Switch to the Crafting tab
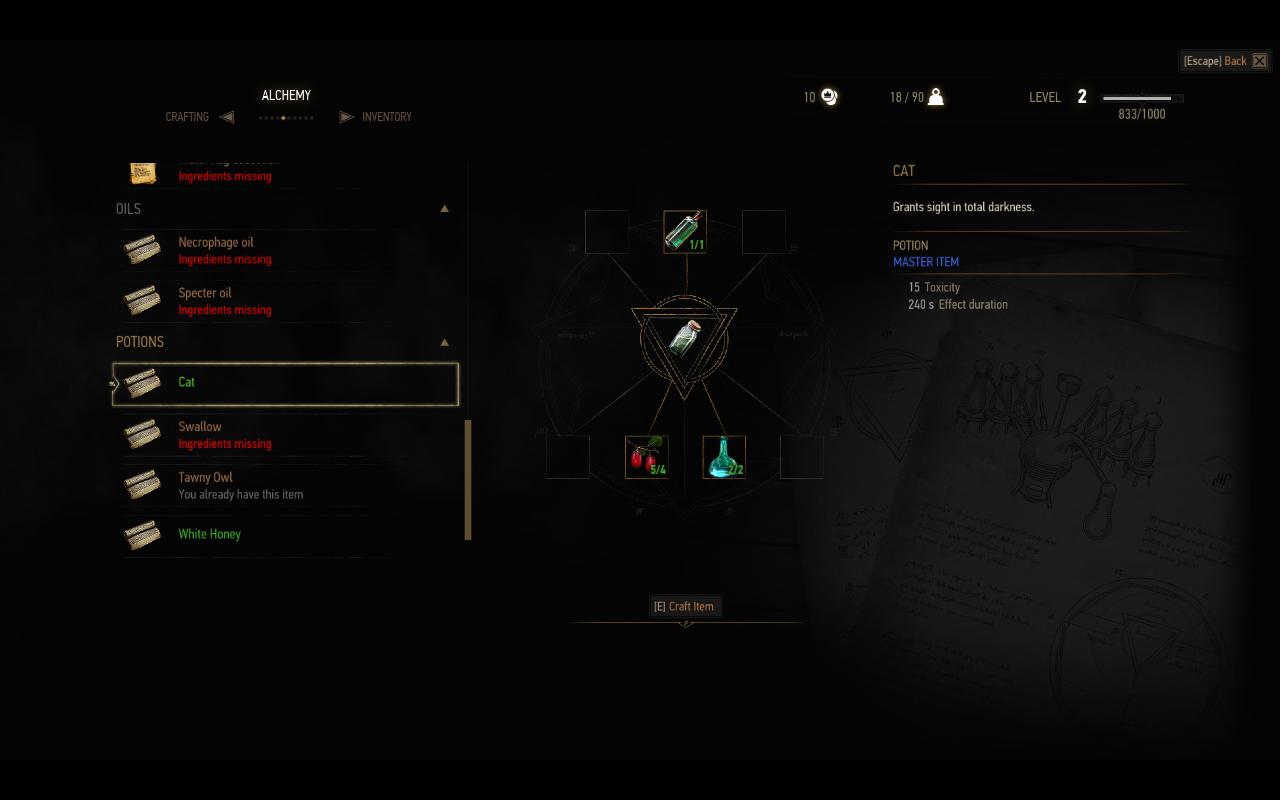1280x800 pixels. (x=188, y=117)
